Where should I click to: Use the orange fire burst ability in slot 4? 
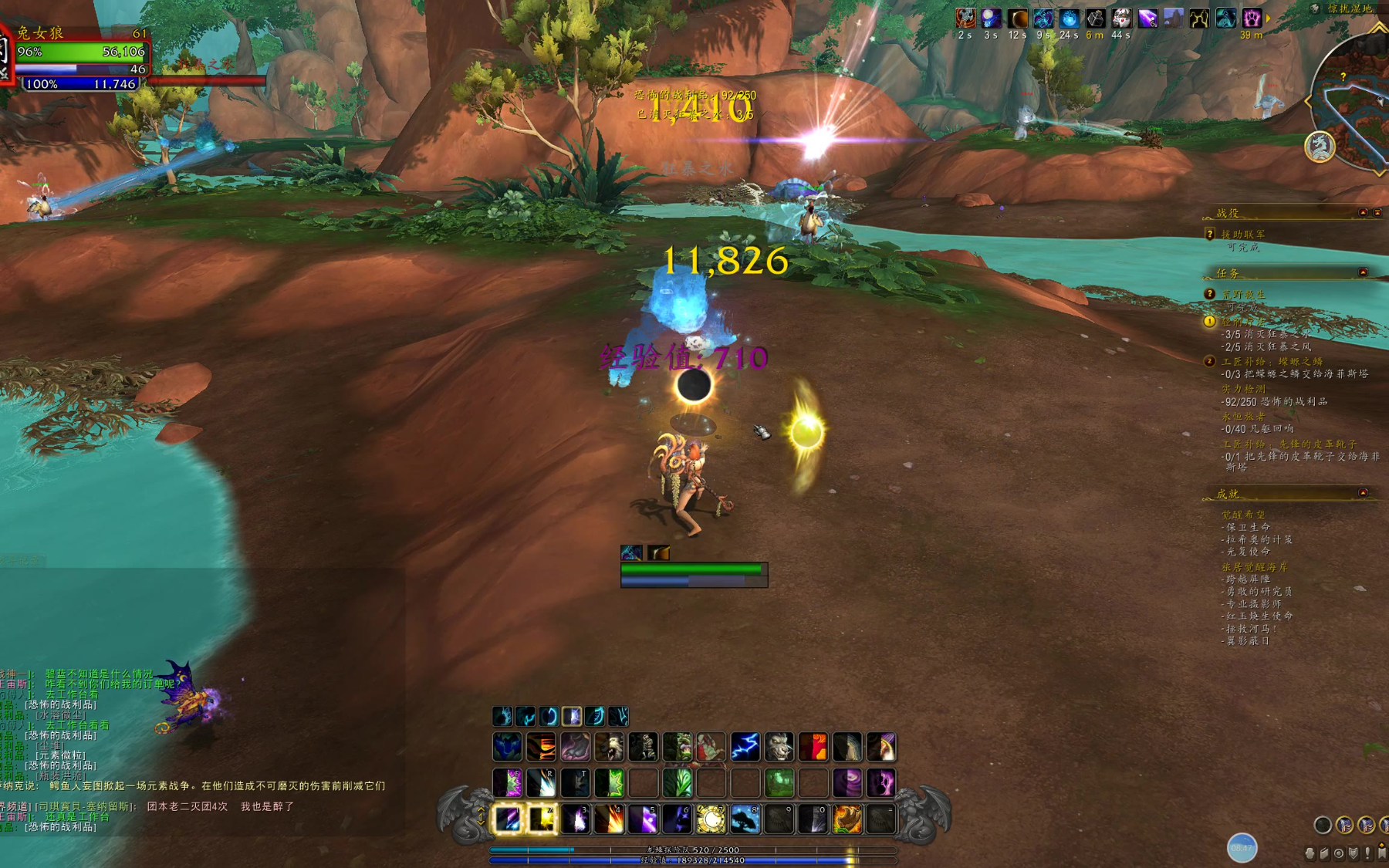610,819
